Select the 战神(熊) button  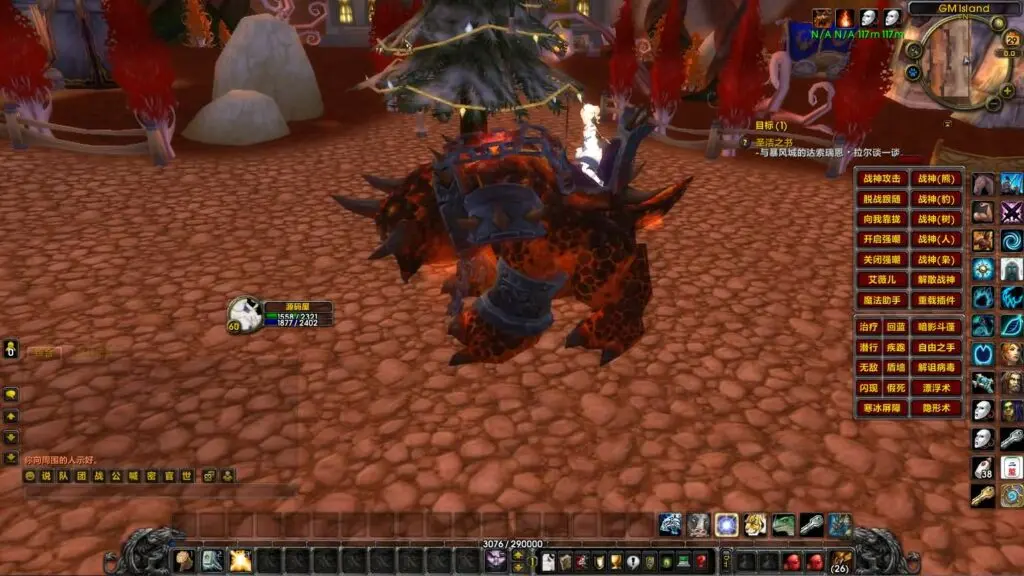coord(938,179)
